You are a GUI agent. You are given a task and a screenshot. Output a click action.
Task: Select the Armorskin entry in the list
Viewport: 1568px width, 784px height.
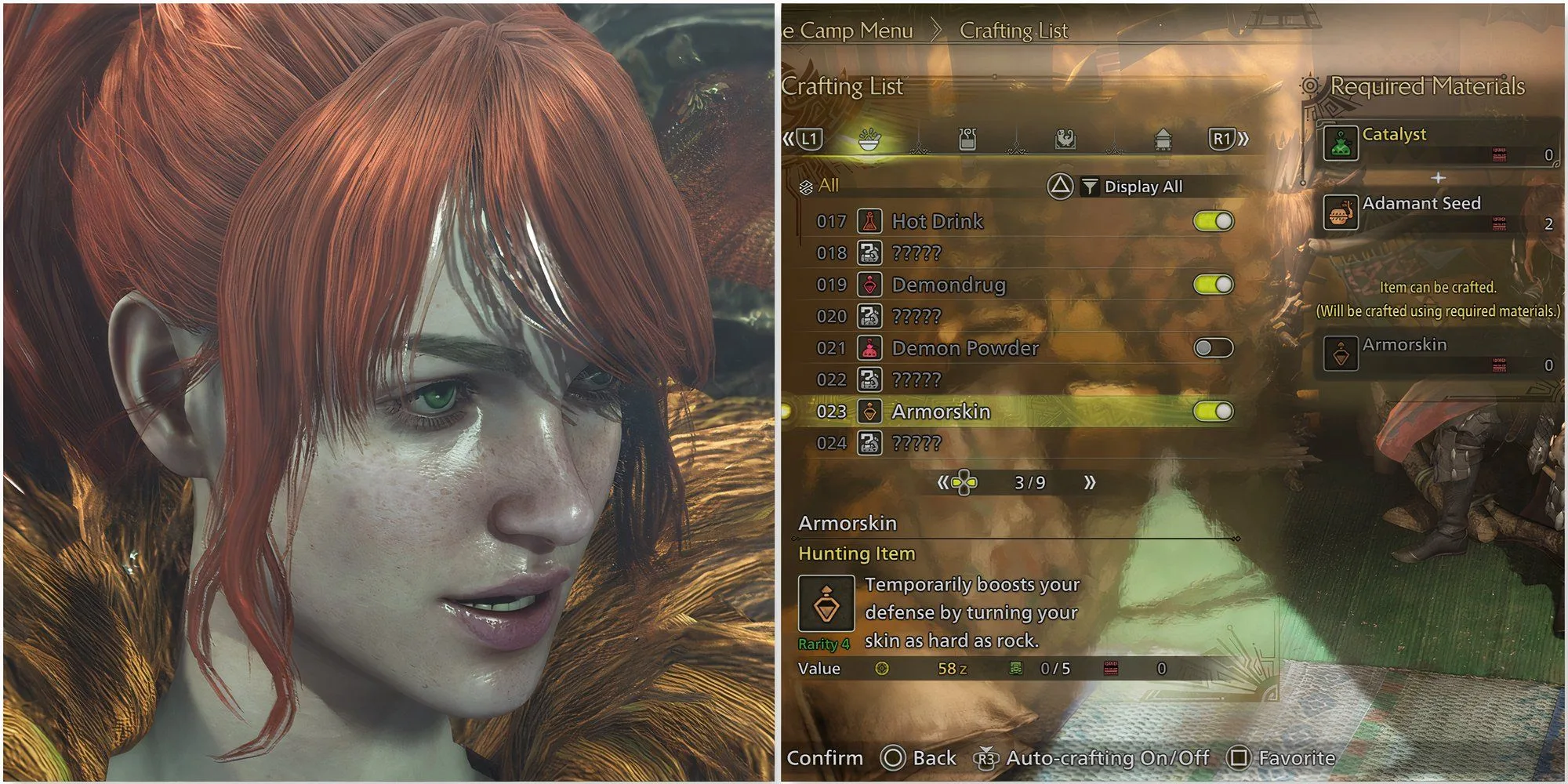point(941,412)
